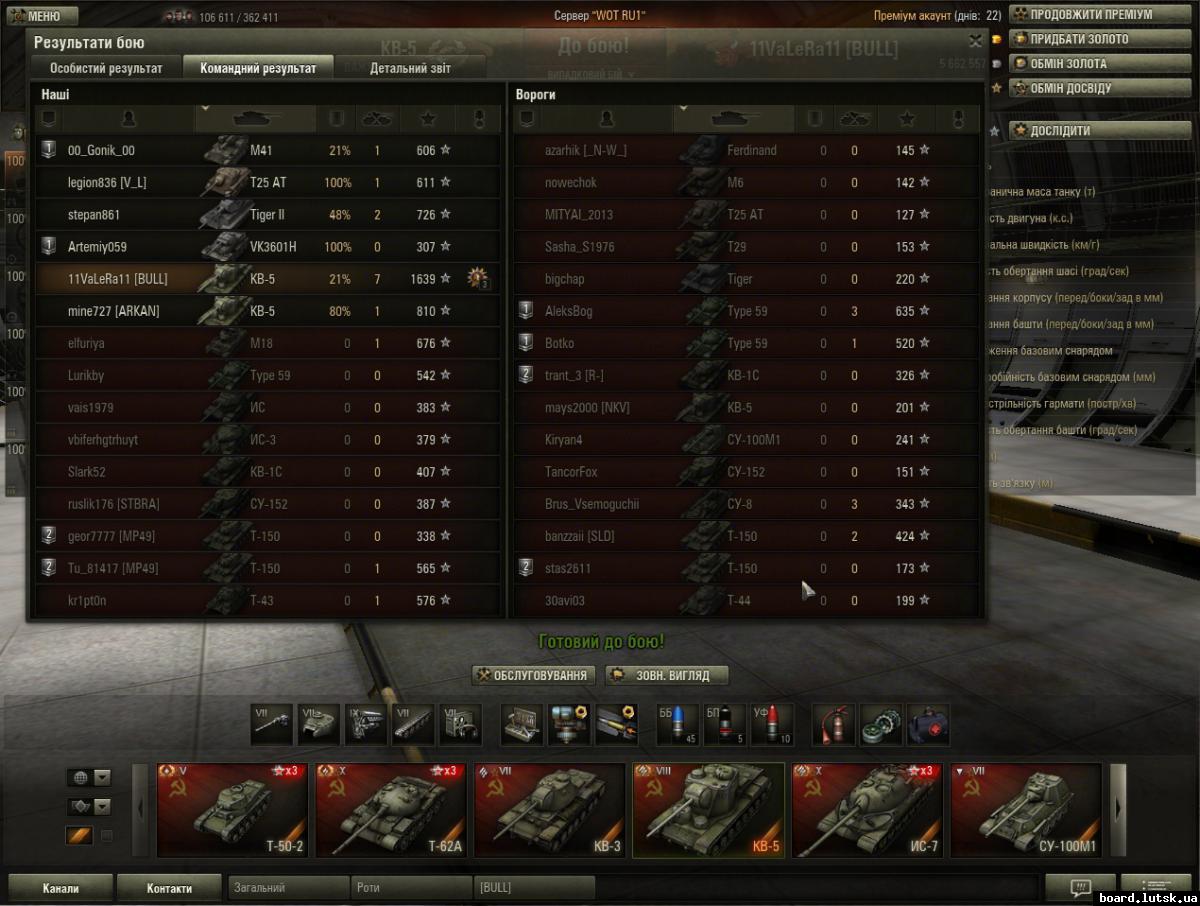Open ОБМІН ДОСВІДУ option
The height and width of the screenshot is (906, 1200).
point(1069,88)
